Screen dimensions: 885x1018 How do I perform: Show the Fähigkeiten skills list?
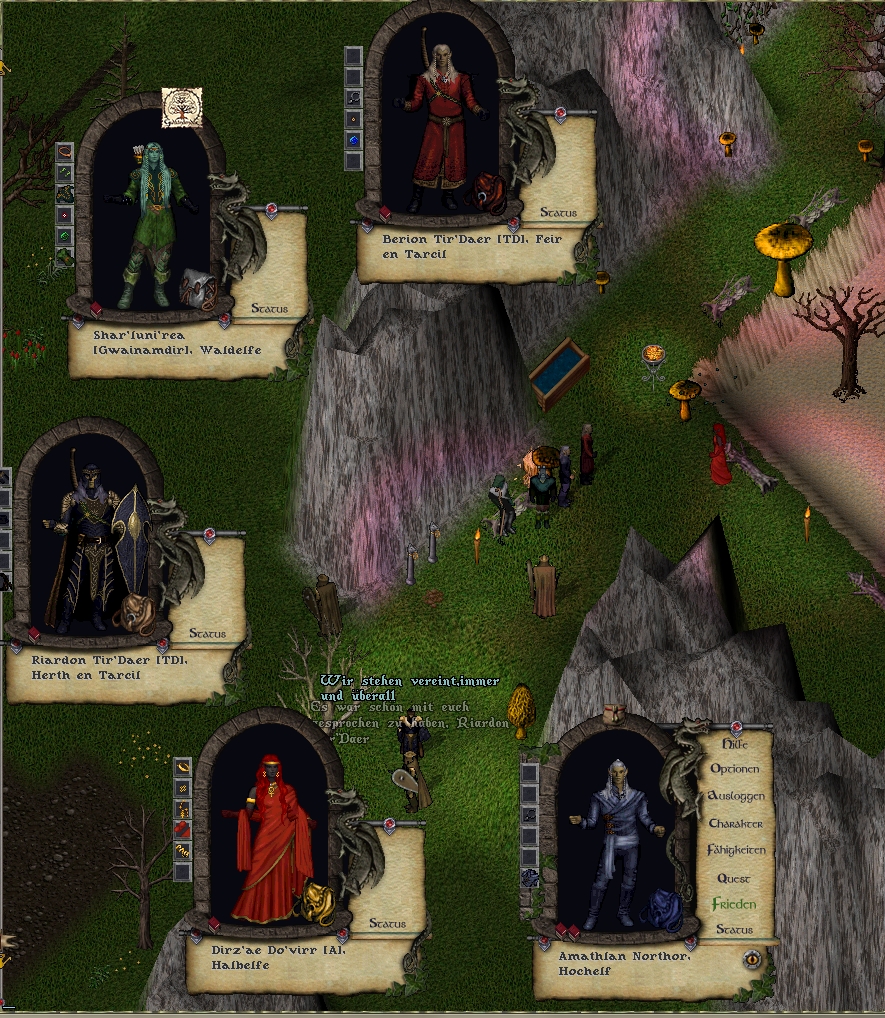735,850
